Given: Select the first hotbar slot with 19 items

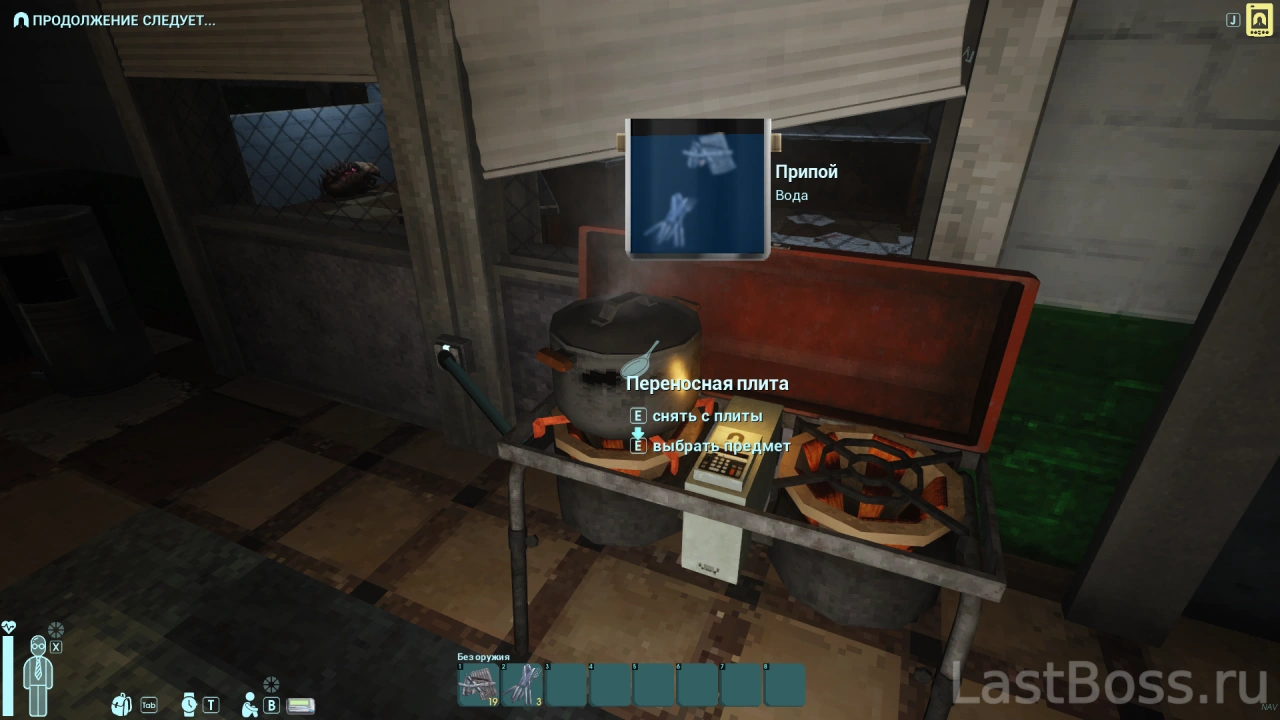Looking at the screenshot, I should tap(478, 684).
